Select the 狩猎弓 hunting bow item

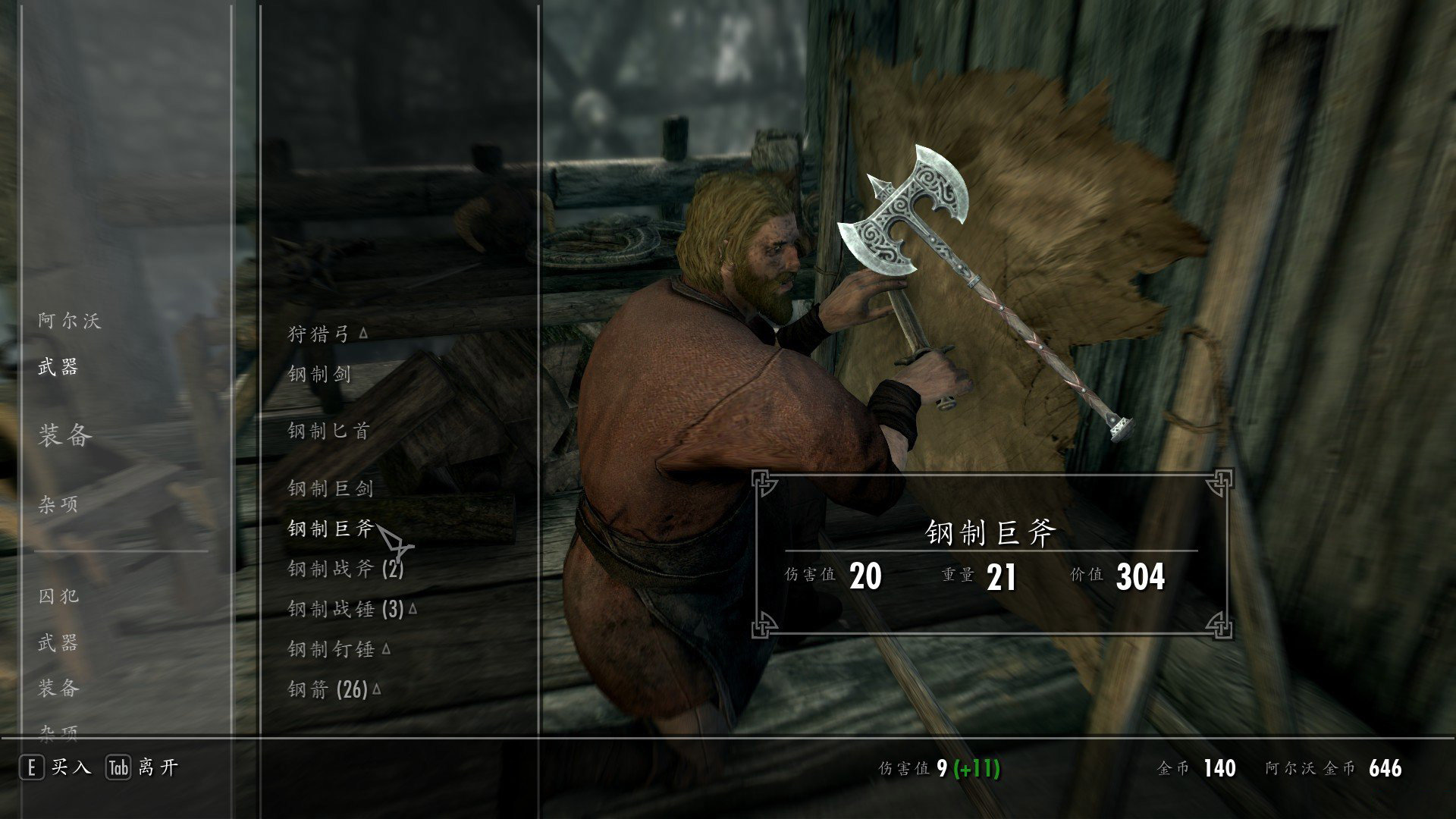click(318, 334)
